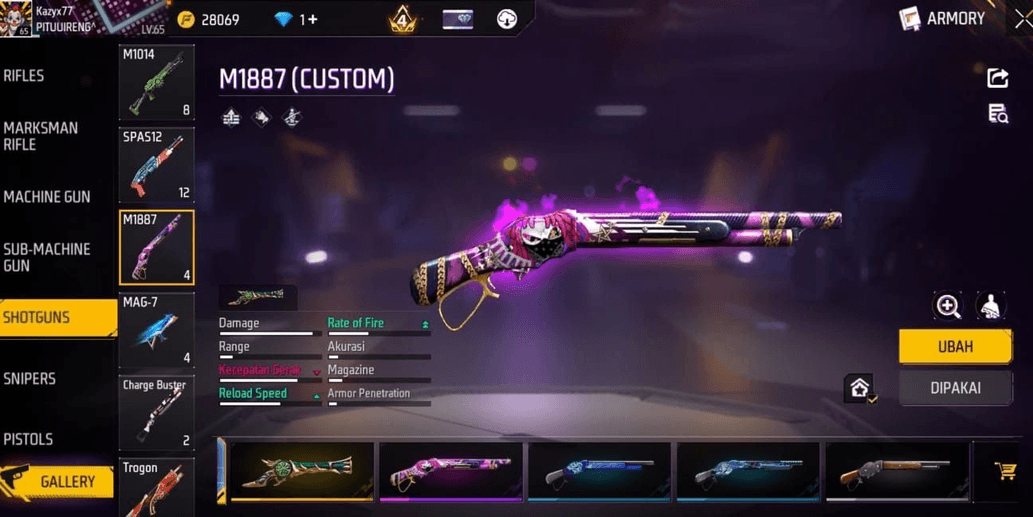The width and height of the screenshot is (1033, 517).
Task: Switch to the Pistols category
Action: 28,439
